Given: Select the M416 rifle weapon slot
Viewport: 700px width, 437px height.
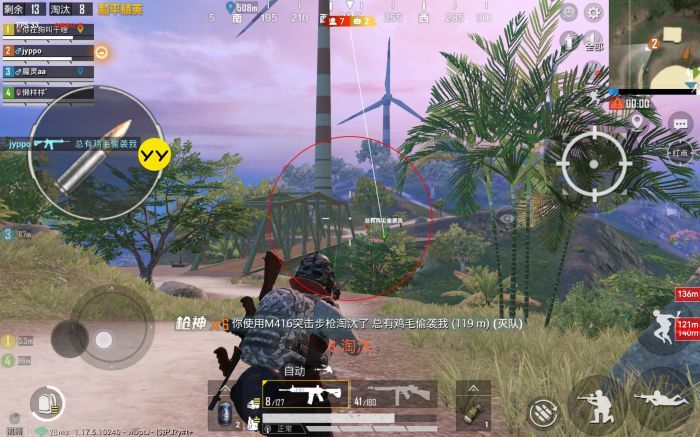Looking at the screenshot, I should point(305,394).
